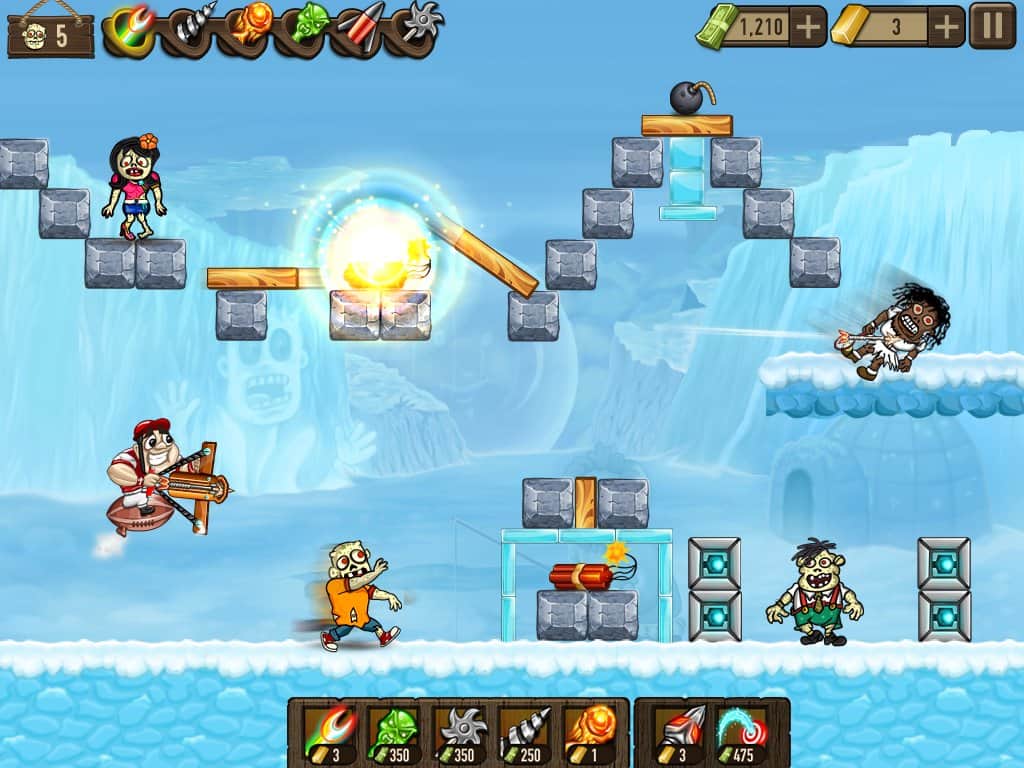Image resolution: width=1024 pixels, height=768 pixels.
Task: Pause the game
Action: pyautogui.click(x=992, y=26)
